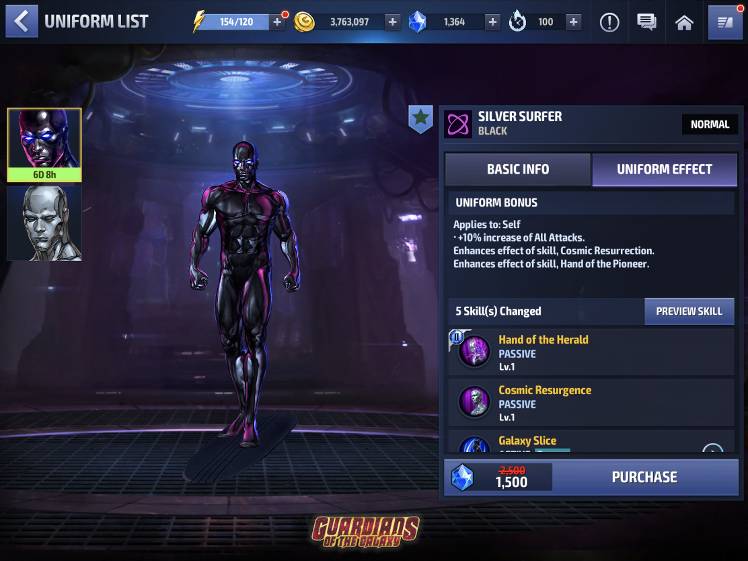Add more energy with the plus button
Viewport: 748px width, 561px height.
tap(278, 22)
